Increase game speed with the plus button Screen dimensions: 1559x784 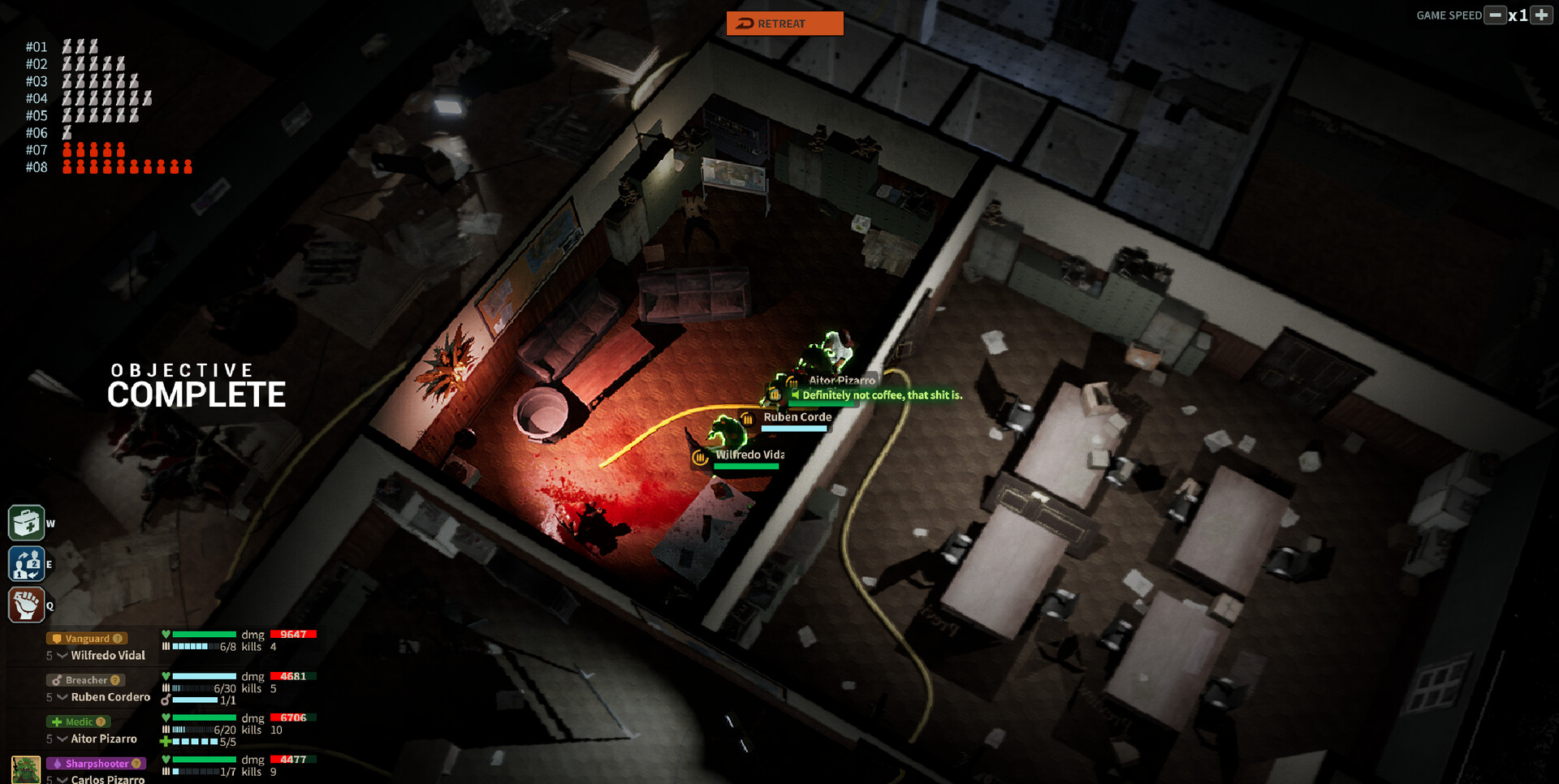click(x=1541, y=15)
